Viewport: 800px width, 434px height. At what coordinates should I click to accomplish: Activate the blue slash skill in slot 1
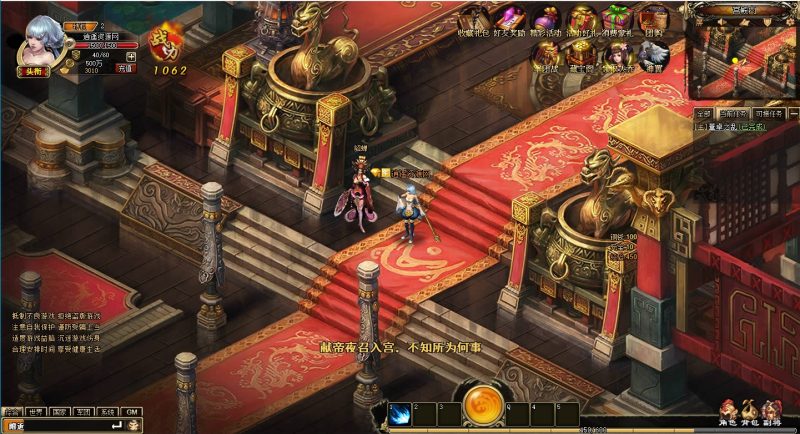(x=399, y=415)
